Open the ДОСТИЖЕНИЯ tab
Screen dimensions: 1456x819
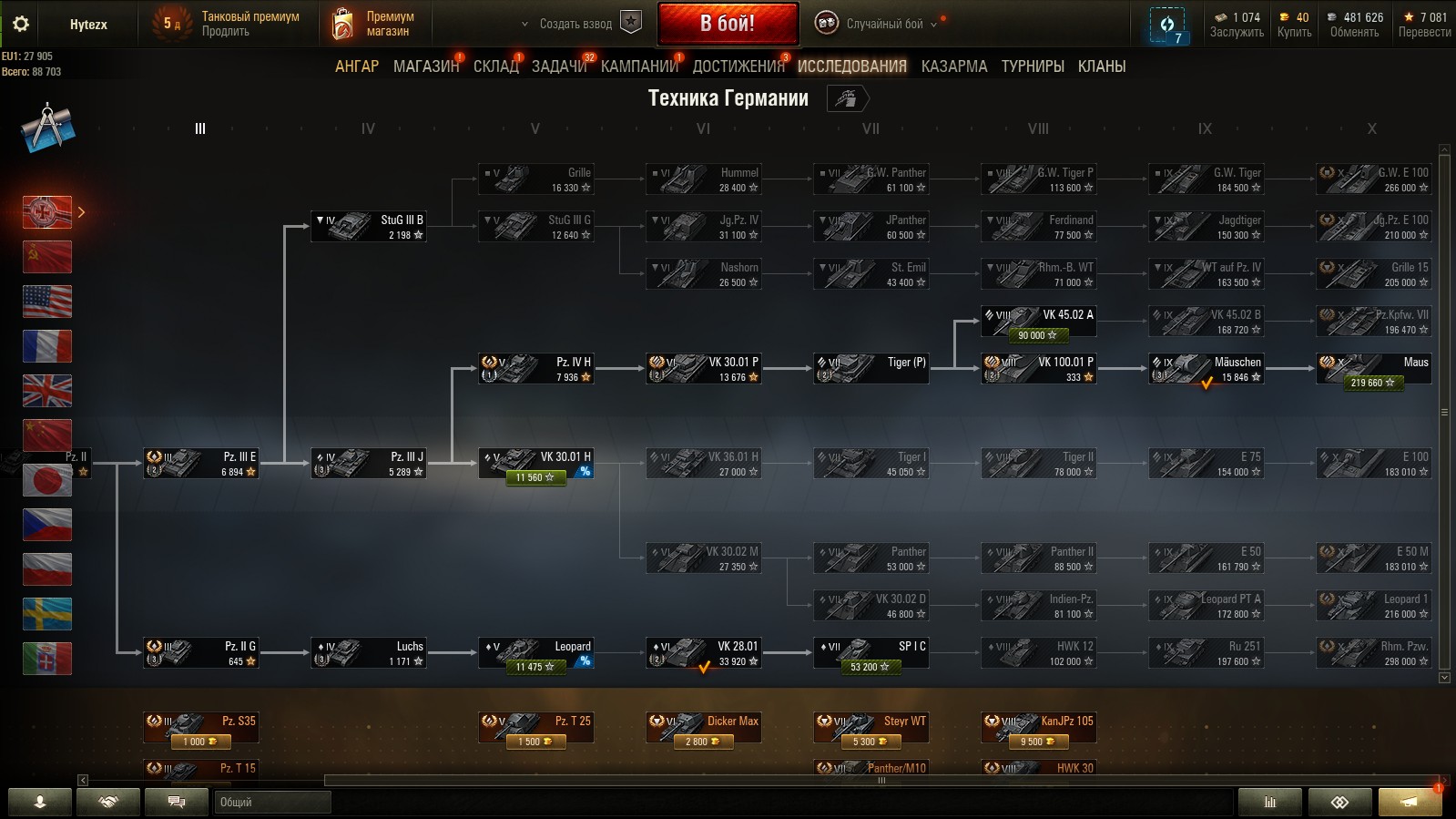coord(741,66)
